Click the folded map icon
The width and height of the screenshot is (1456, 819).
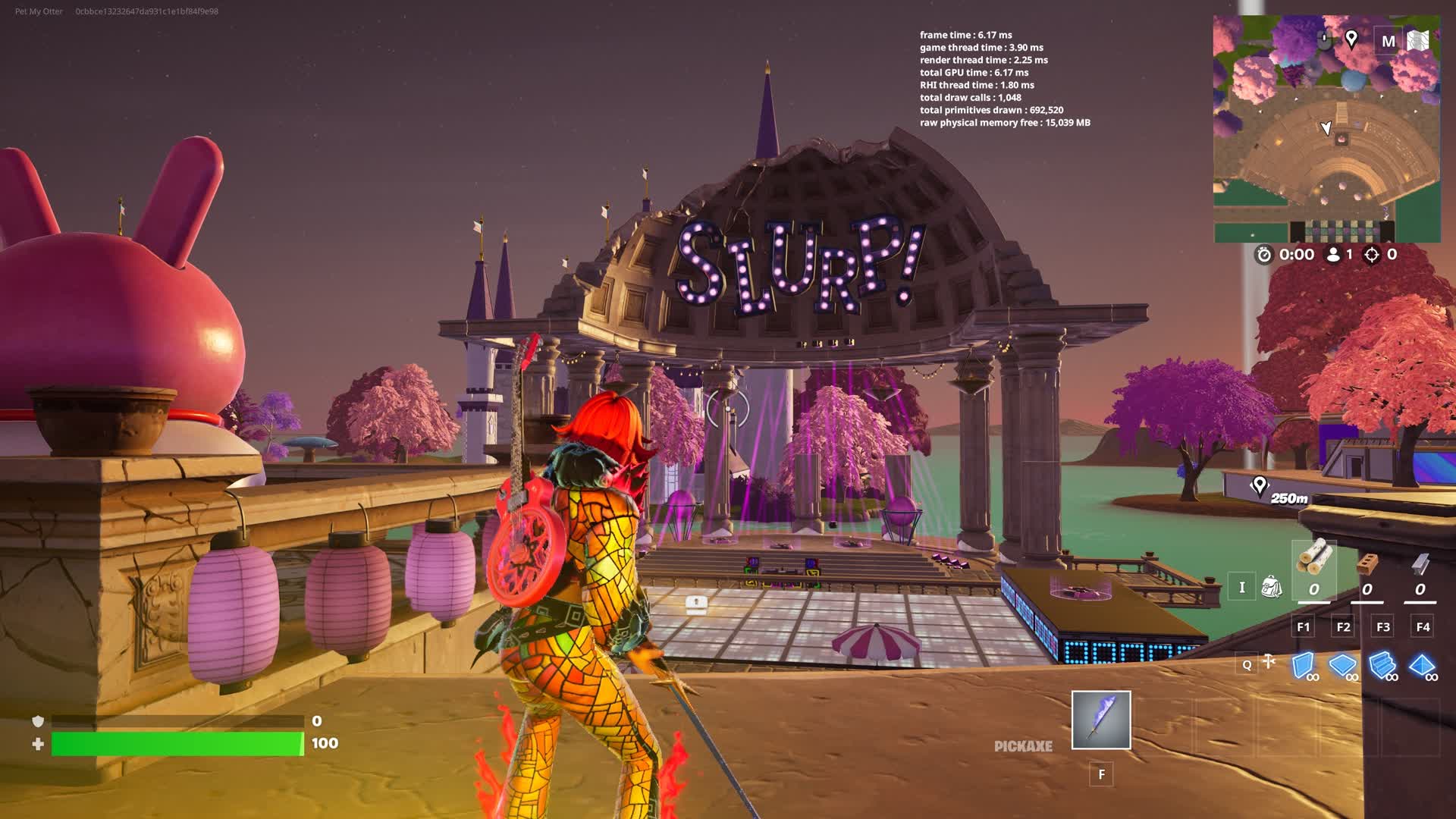[x=1417, y=41]
